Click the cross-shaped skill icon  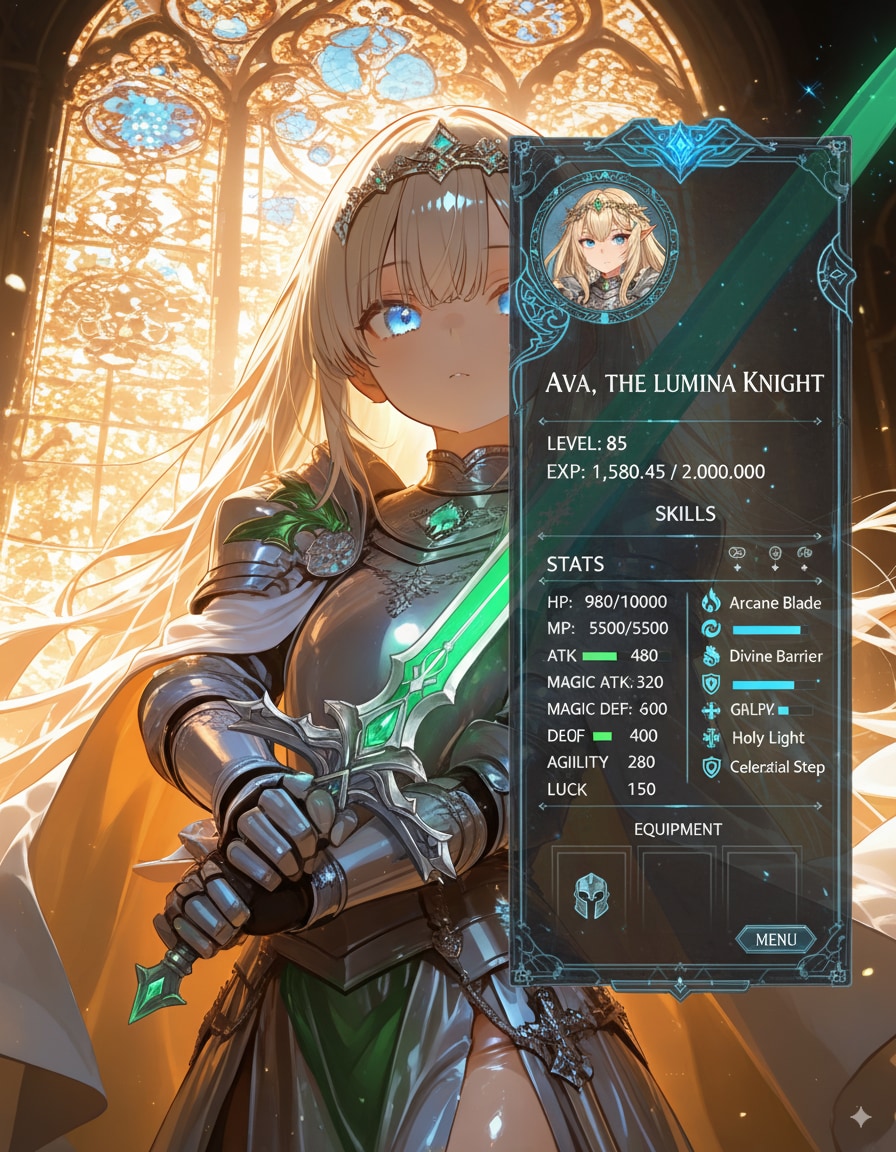[x=711, y=711]
